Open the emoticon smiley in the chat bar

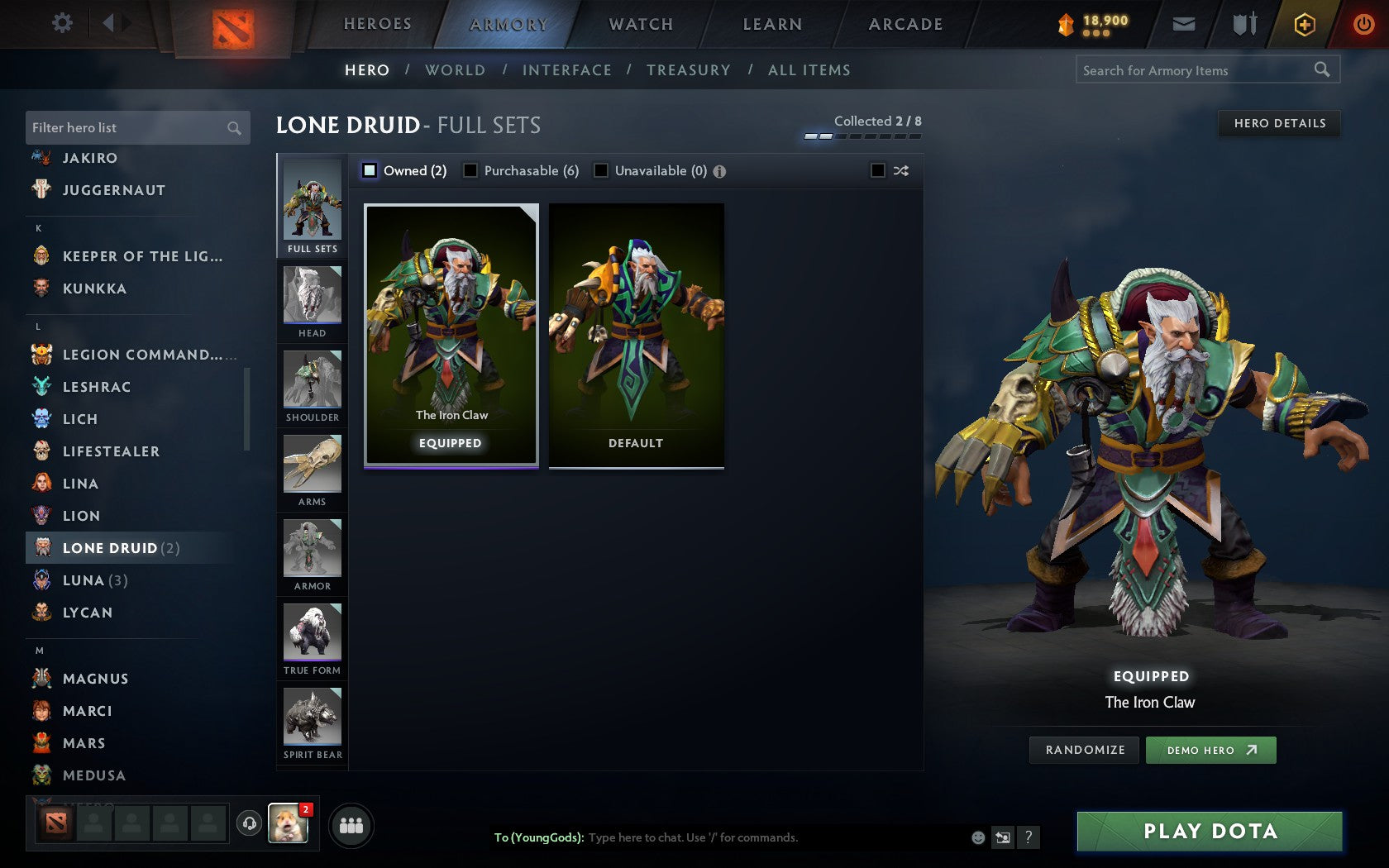coord(980,837)
